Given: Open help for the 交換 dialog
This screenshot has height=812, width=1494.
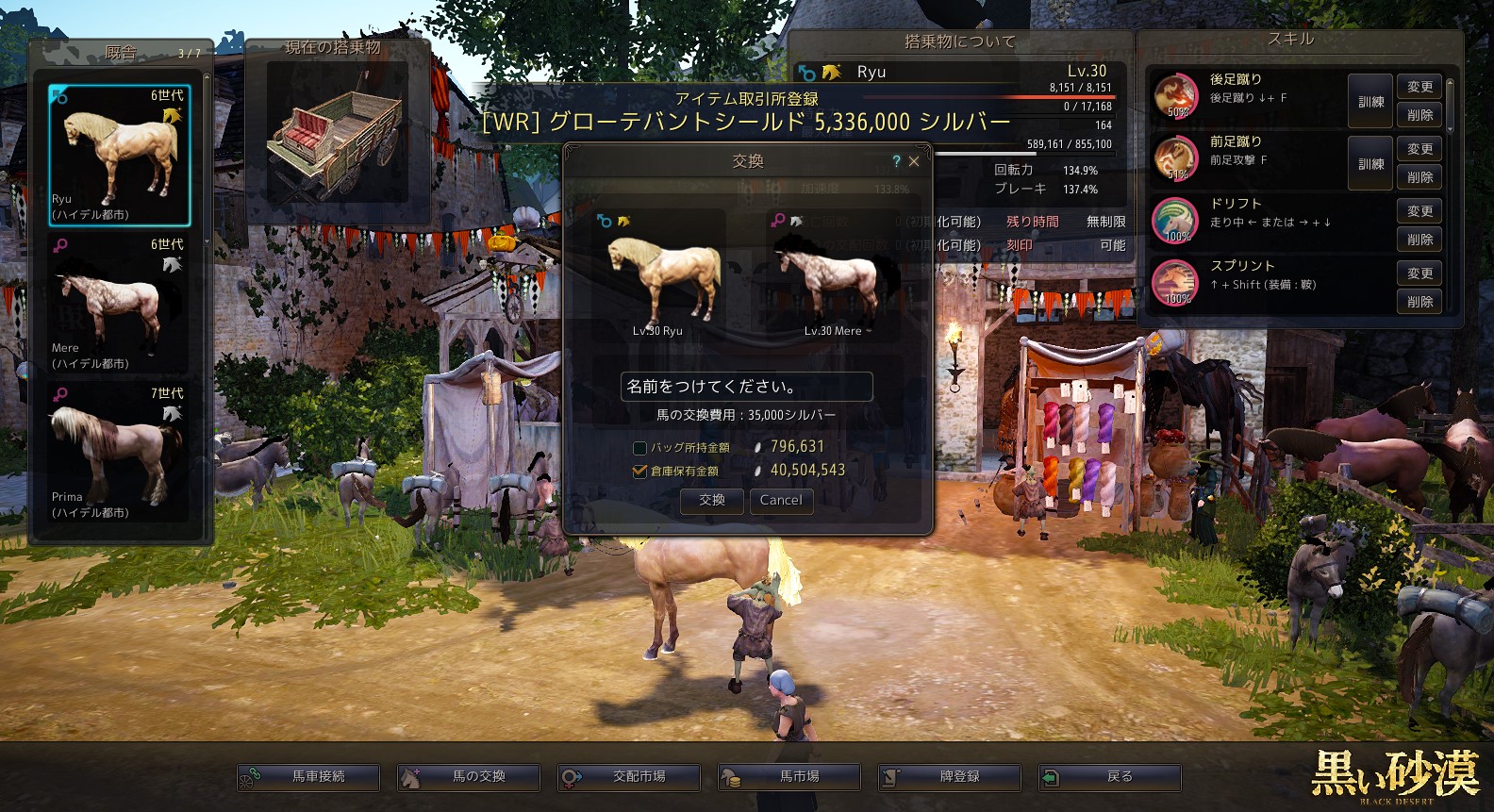Looking at the screenshot, I should coord(896,161).
